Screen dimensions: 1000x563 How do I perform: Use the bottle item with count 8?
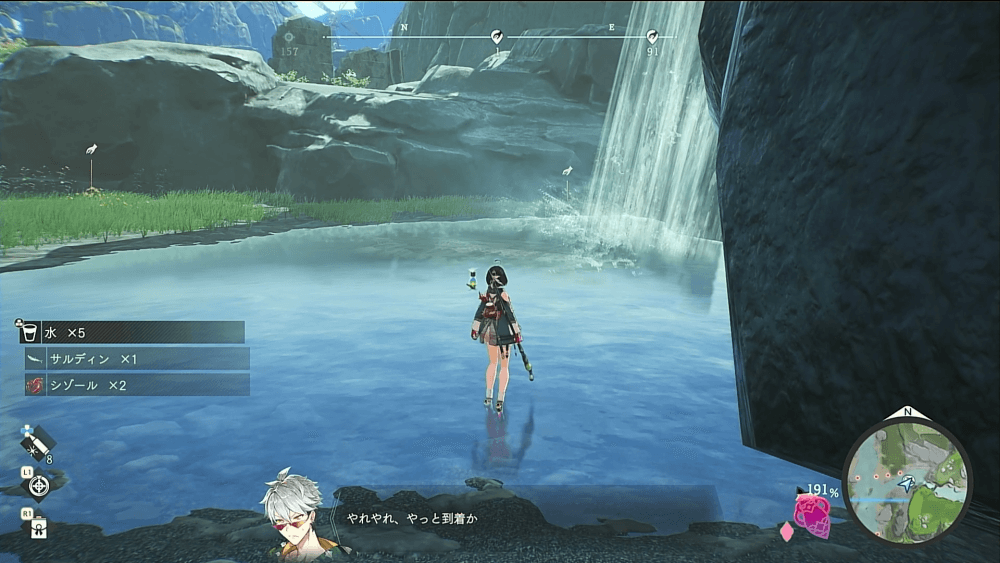(x=37, y=440)
